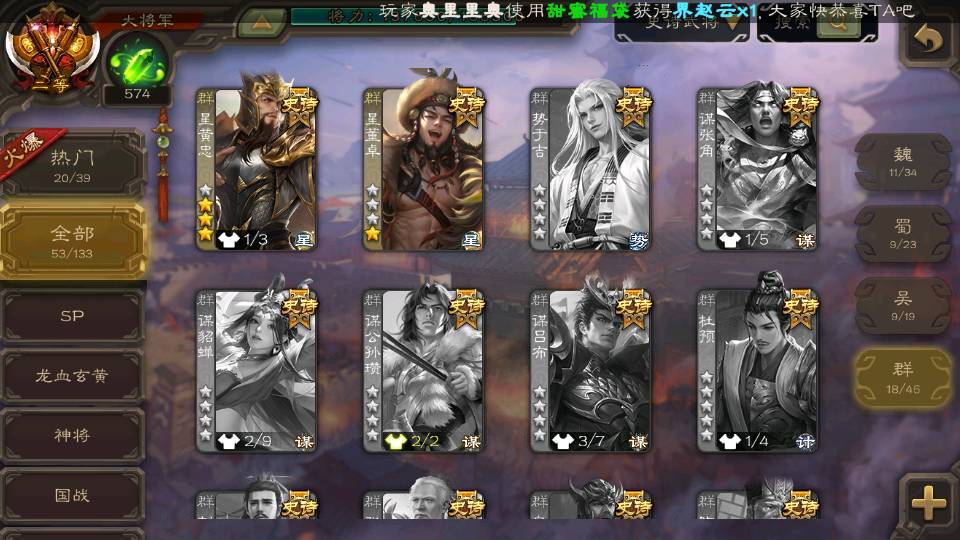Image resolution: width=960 pixels, height=540 pixels.
Task: View the 谋吕布 hero card
Action: point(591,370)
